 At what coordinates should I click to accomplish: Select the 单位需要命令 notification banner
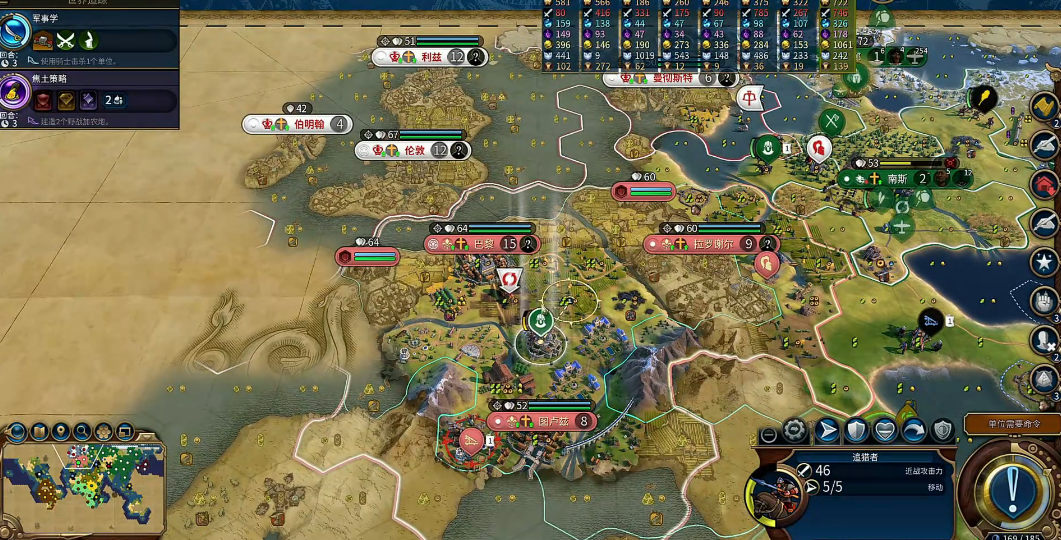(x=1011, y=424)
